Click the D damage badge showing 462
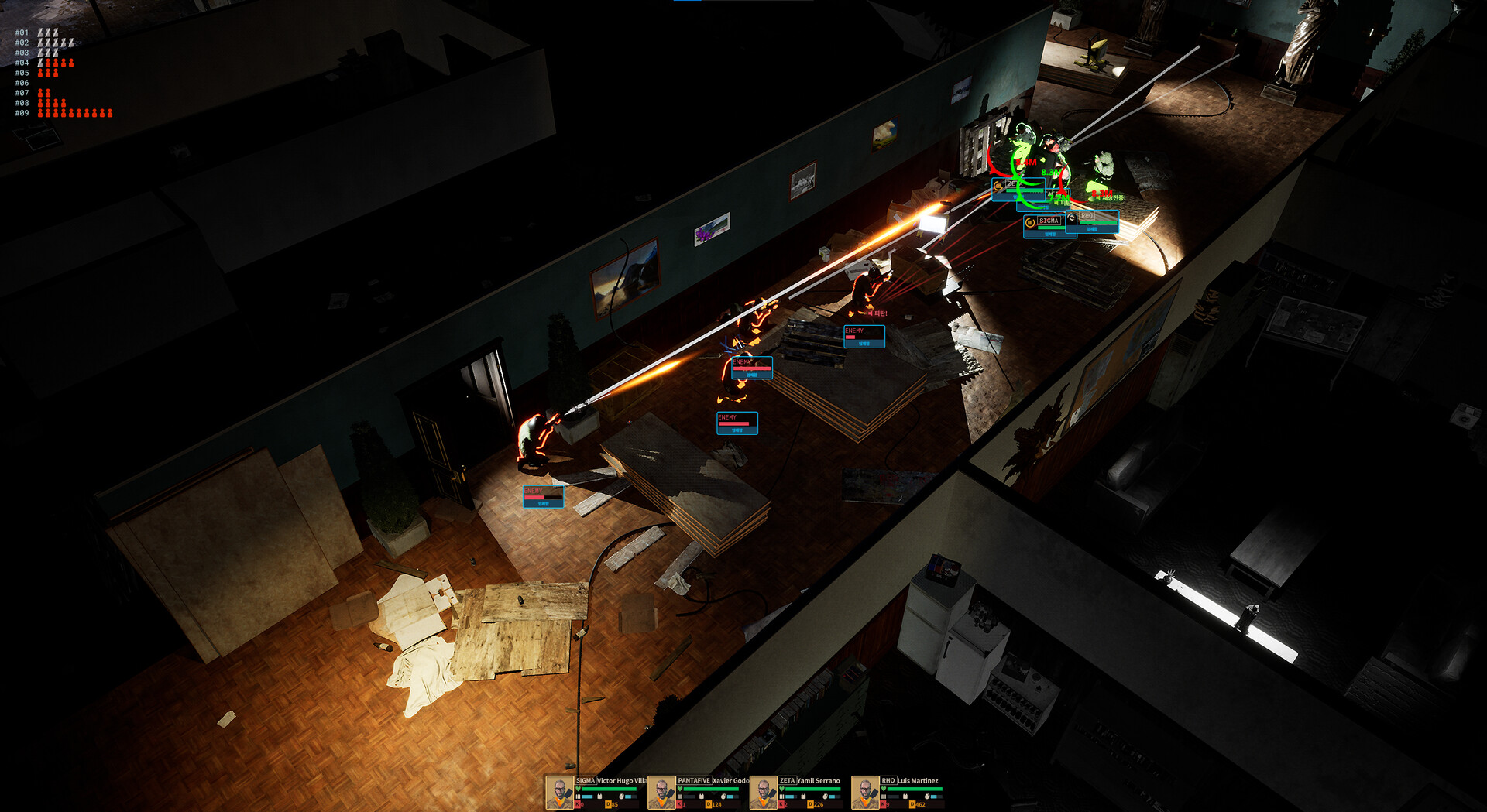Viewport: 1487px width, 812px height. [x=912, y=804]
